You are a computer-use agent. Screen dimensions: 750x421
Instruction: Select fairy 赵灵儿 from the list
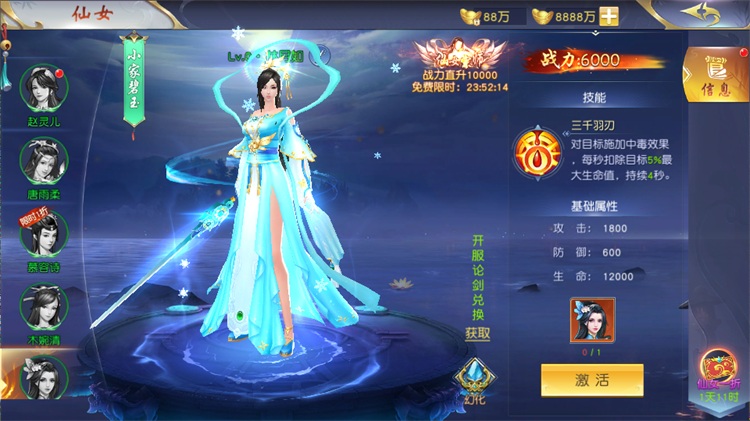pos(44,90)
